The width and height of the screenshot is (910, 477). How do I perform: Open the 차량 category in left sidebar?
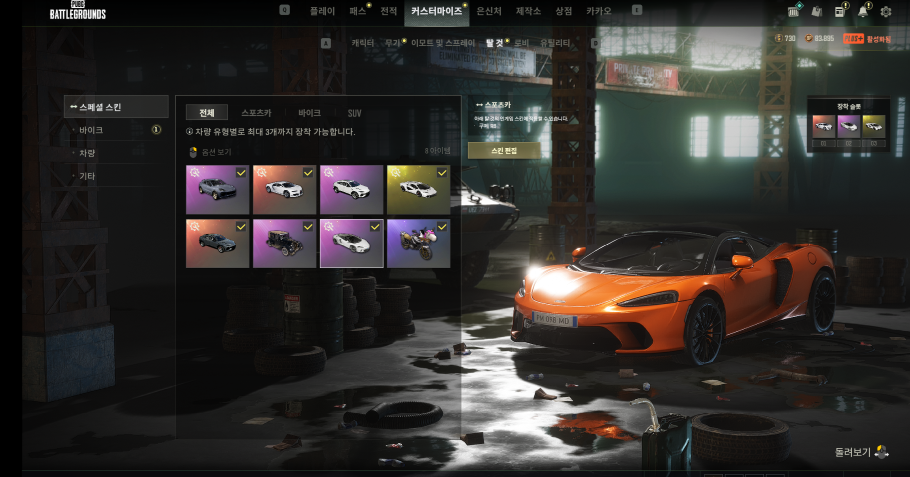click(88, 153)
